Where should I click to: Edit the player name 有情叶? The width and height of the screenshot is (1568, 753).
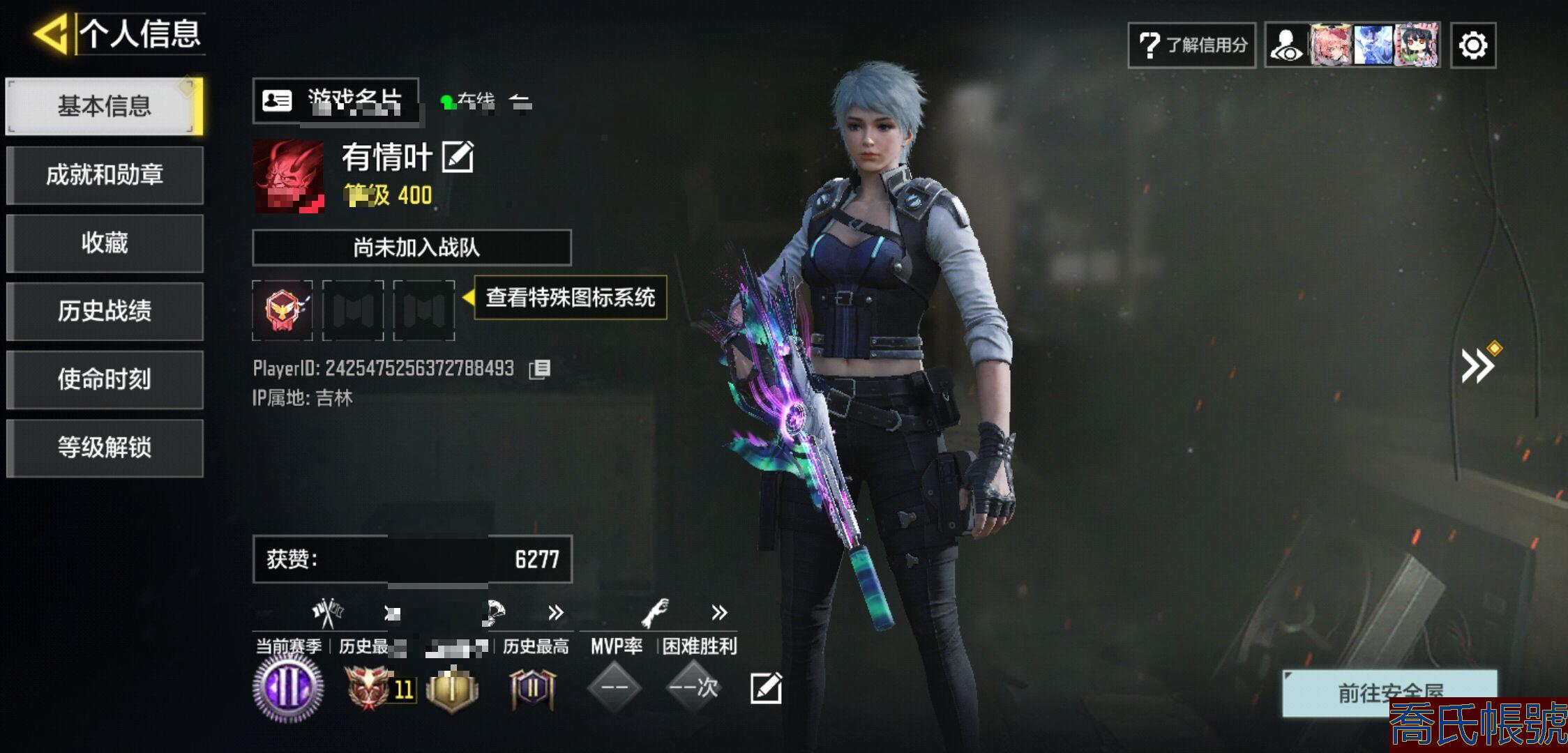click(x=458, y=157)
